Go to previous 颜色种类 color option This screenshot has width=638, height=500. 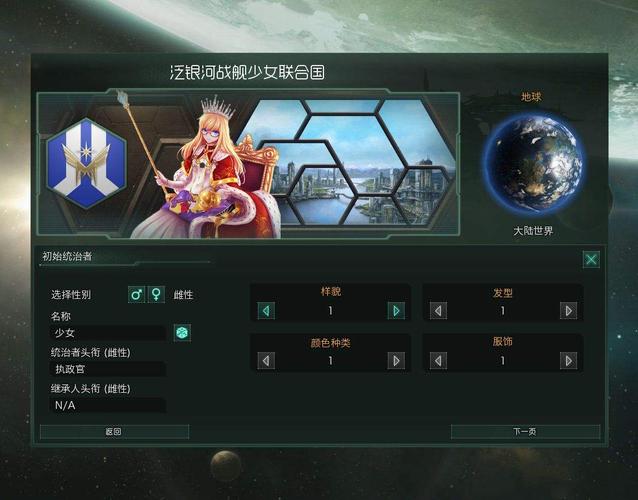pos(266,360)
